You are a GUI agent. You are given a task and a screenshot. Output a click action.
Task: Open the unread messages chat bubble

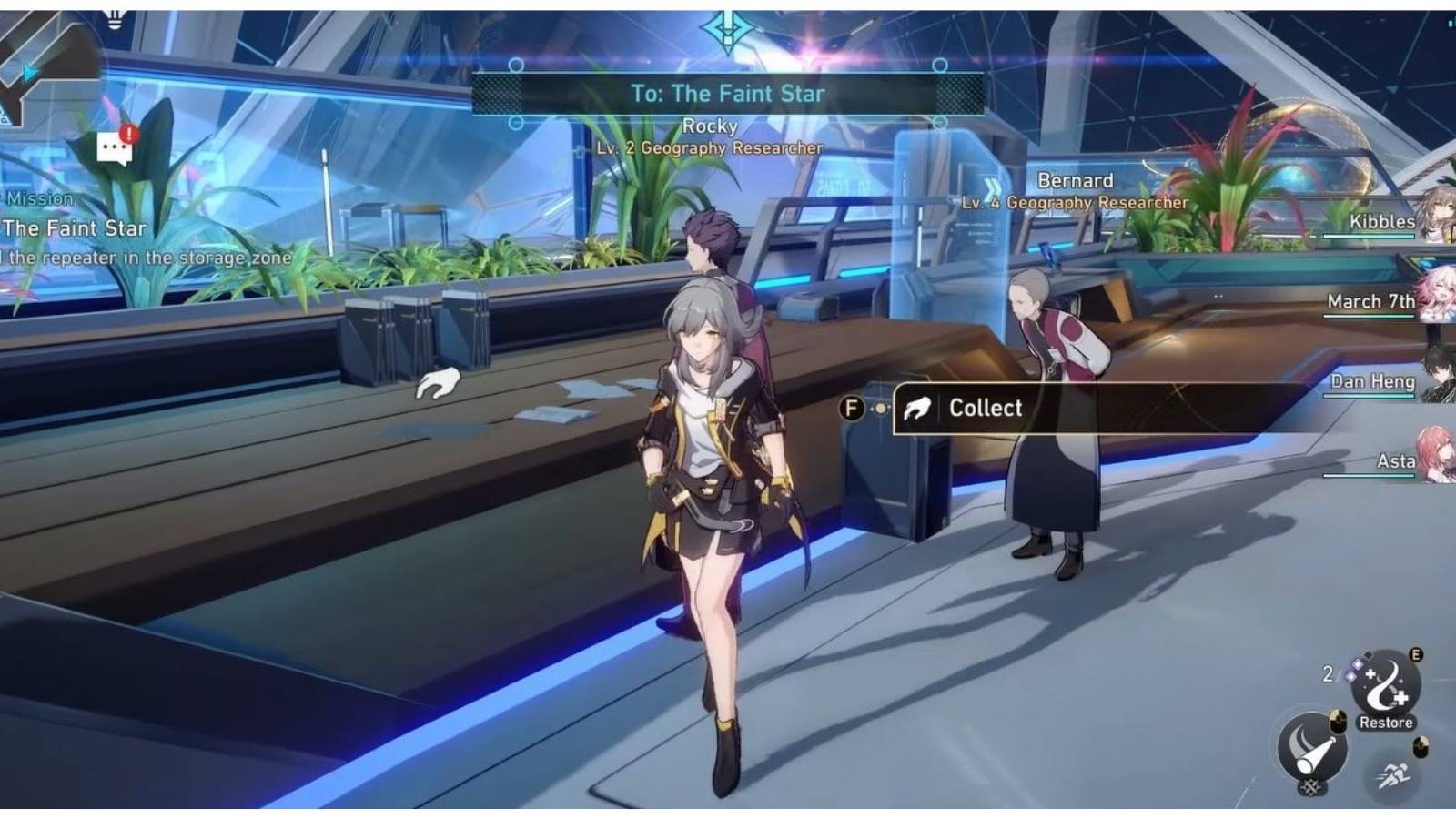[115, 148]
